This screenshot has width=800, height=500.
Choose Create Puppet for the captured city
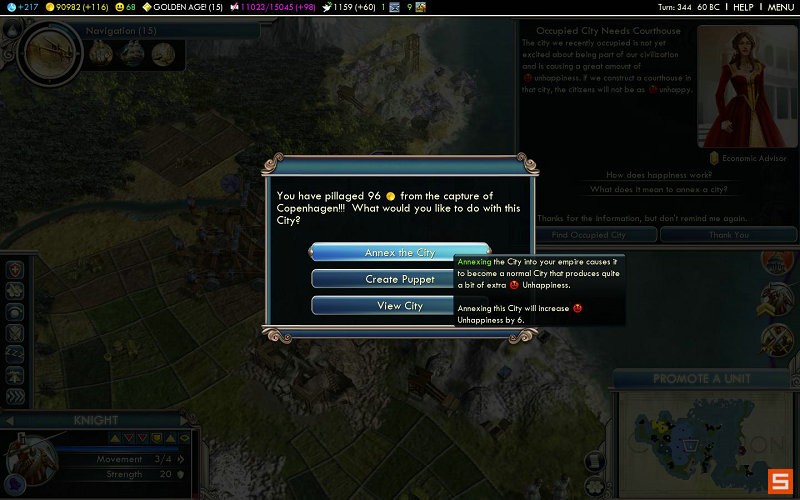pyautogui.click(x=400, y=279)
